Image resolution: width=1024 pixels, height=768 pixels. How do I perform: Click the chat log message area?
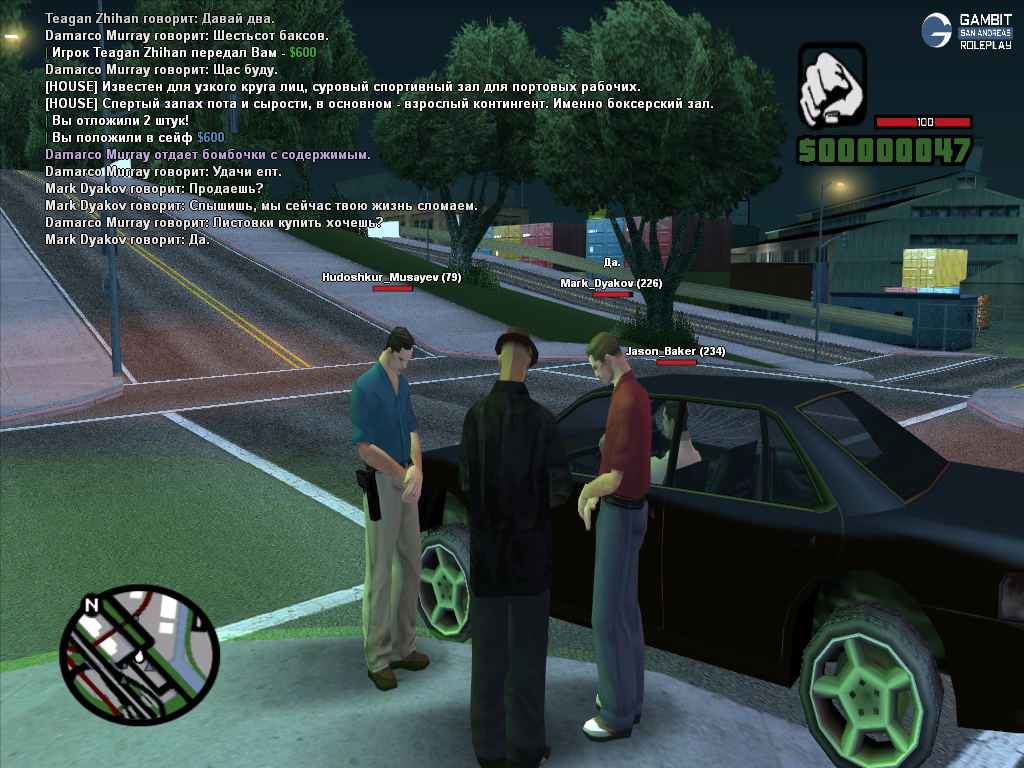click(x=380, y=129)
